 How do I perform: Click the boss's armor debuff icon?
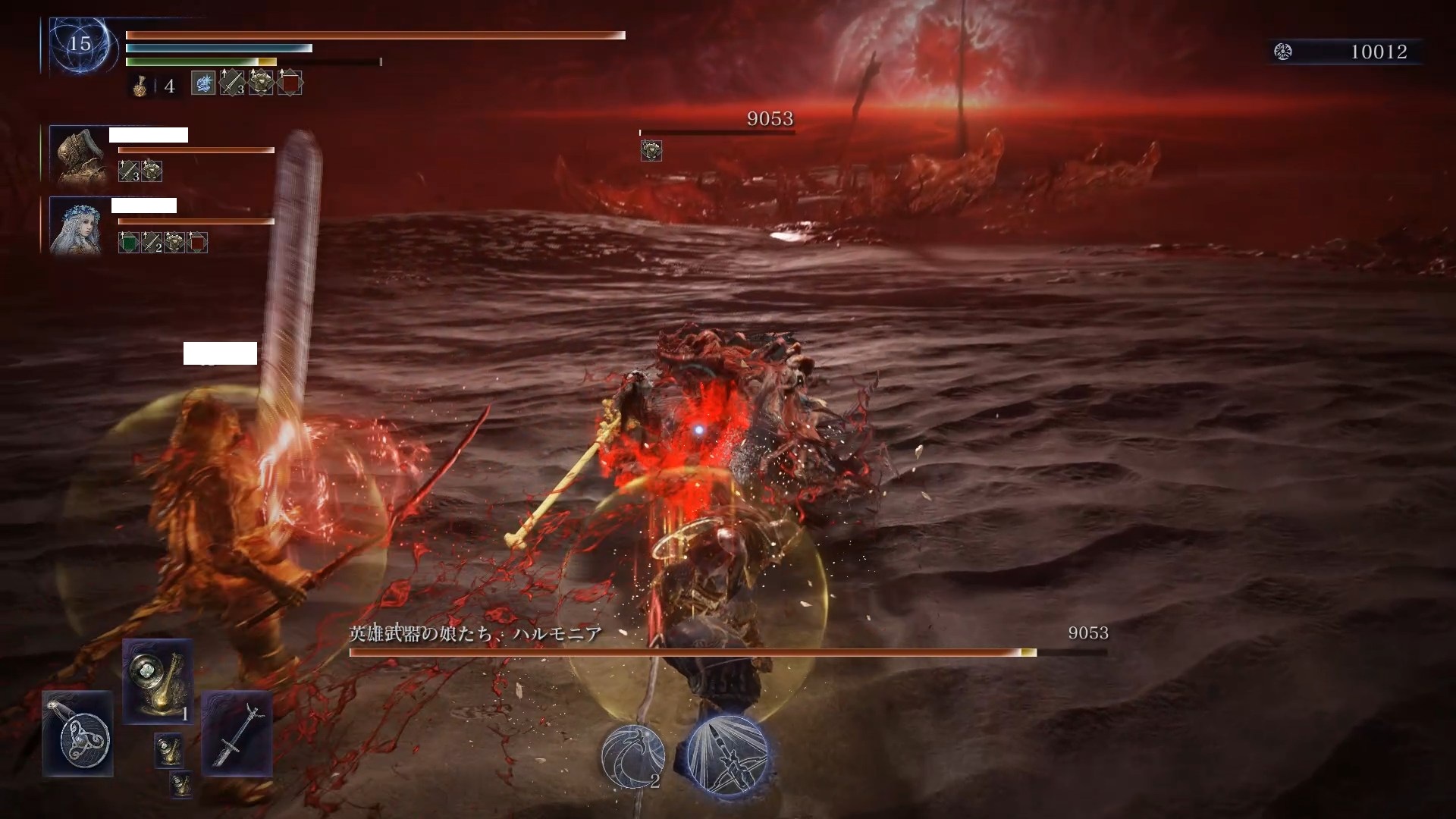point(651,151)
